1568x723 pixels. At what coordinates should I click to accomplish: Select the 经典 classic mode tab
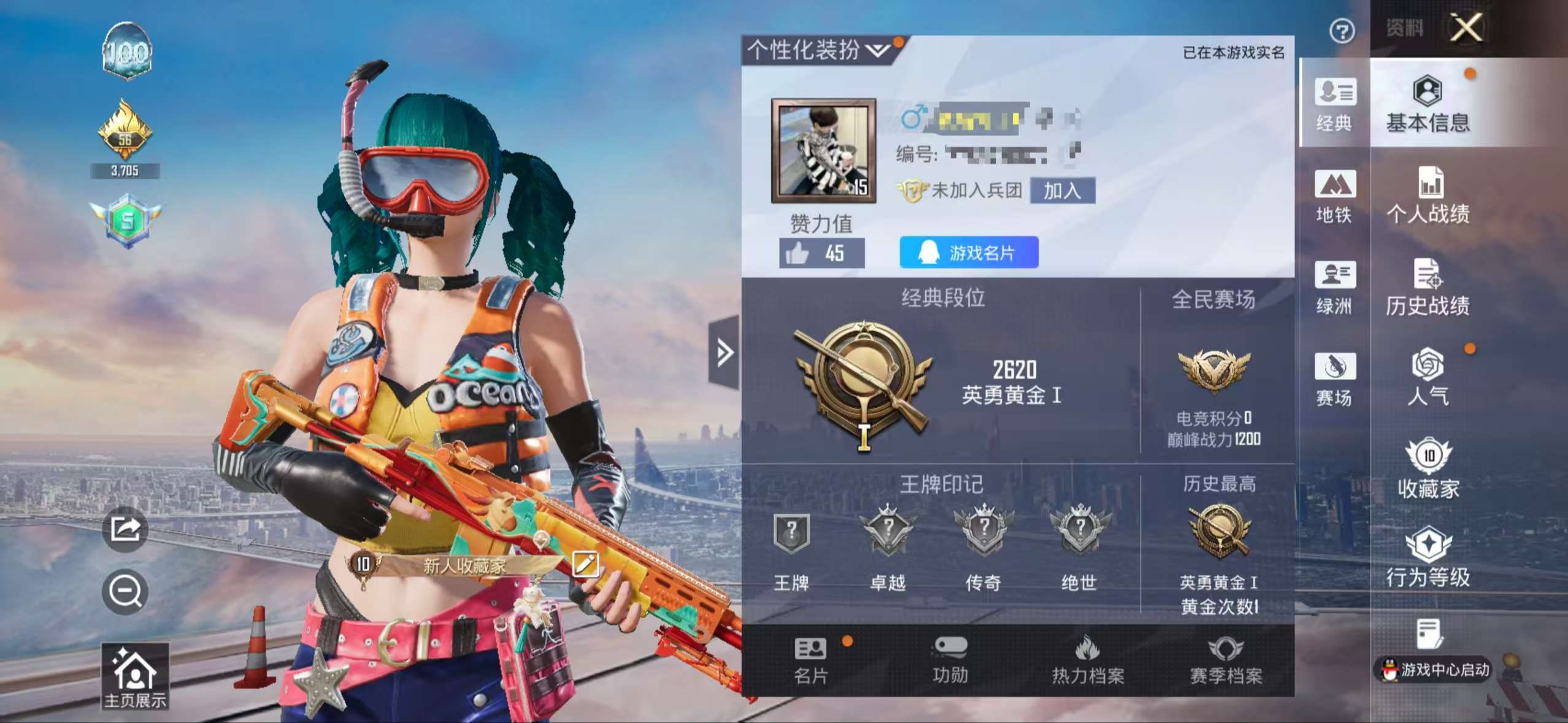point(1334,107)
